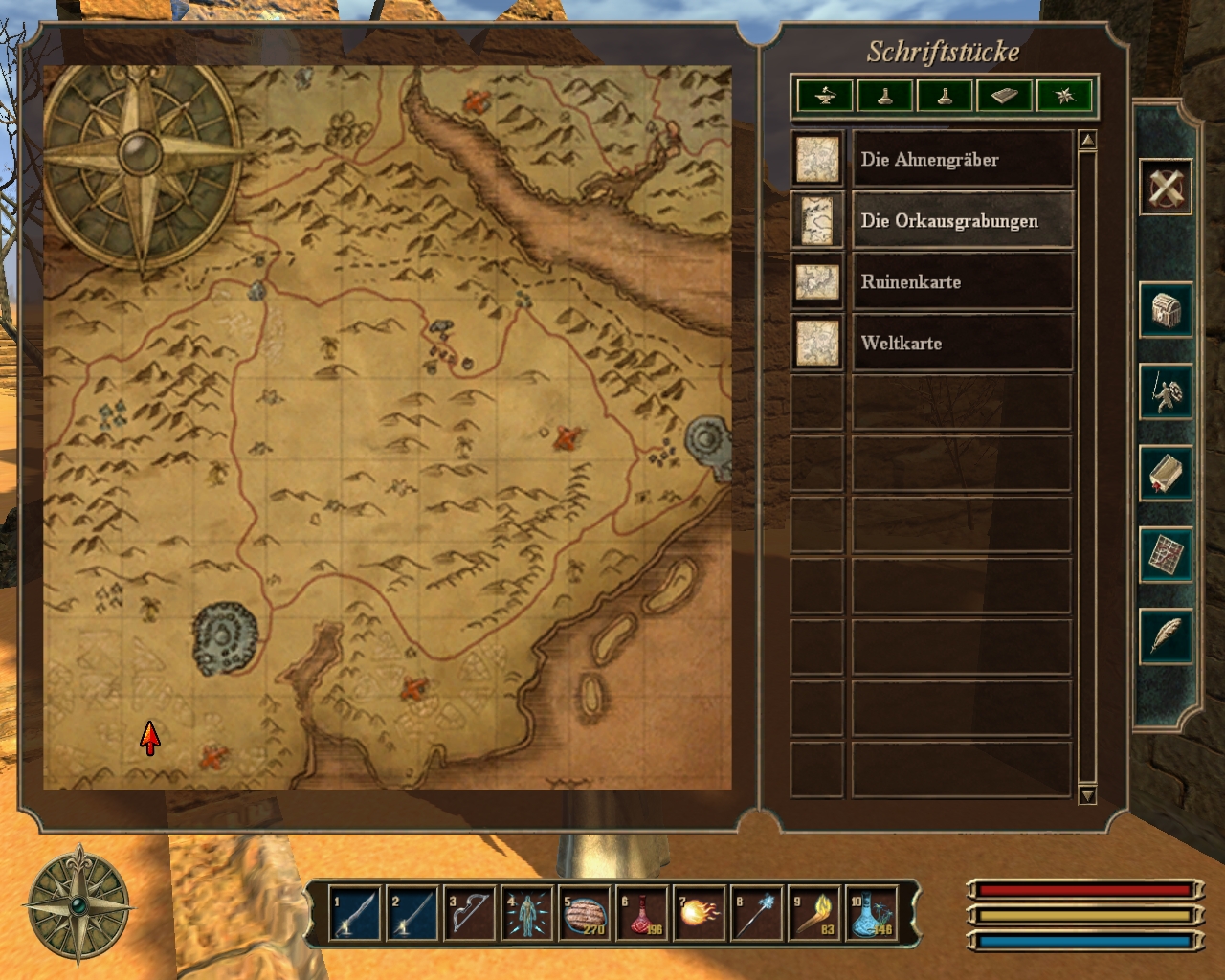Switch to the book category tab
The image size is (1225, 980).
click(x=1004, y=96)
